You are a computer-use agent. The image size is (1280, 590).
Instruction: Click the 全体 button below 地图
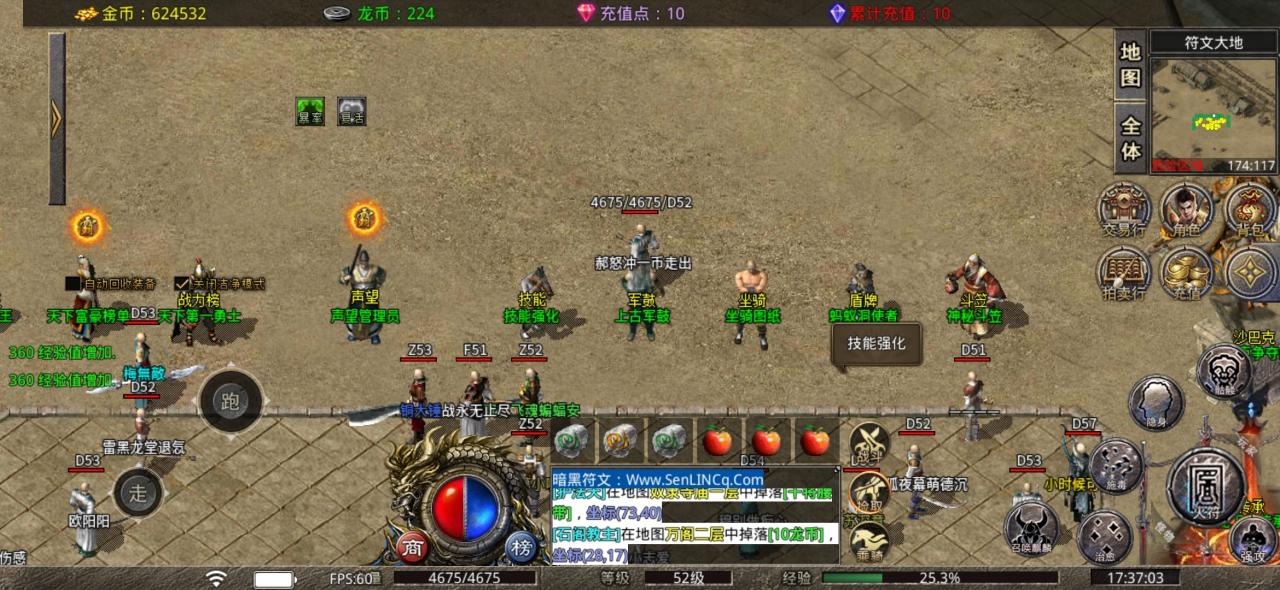click(x=1131, y=139)
